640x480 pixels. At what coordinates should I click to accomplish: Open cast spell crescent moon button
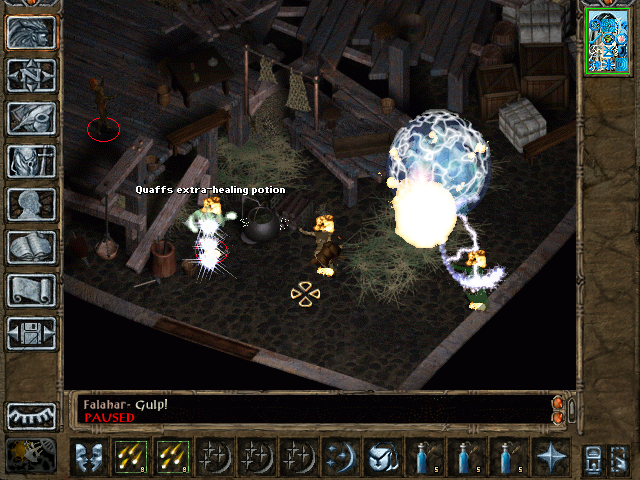340,456
